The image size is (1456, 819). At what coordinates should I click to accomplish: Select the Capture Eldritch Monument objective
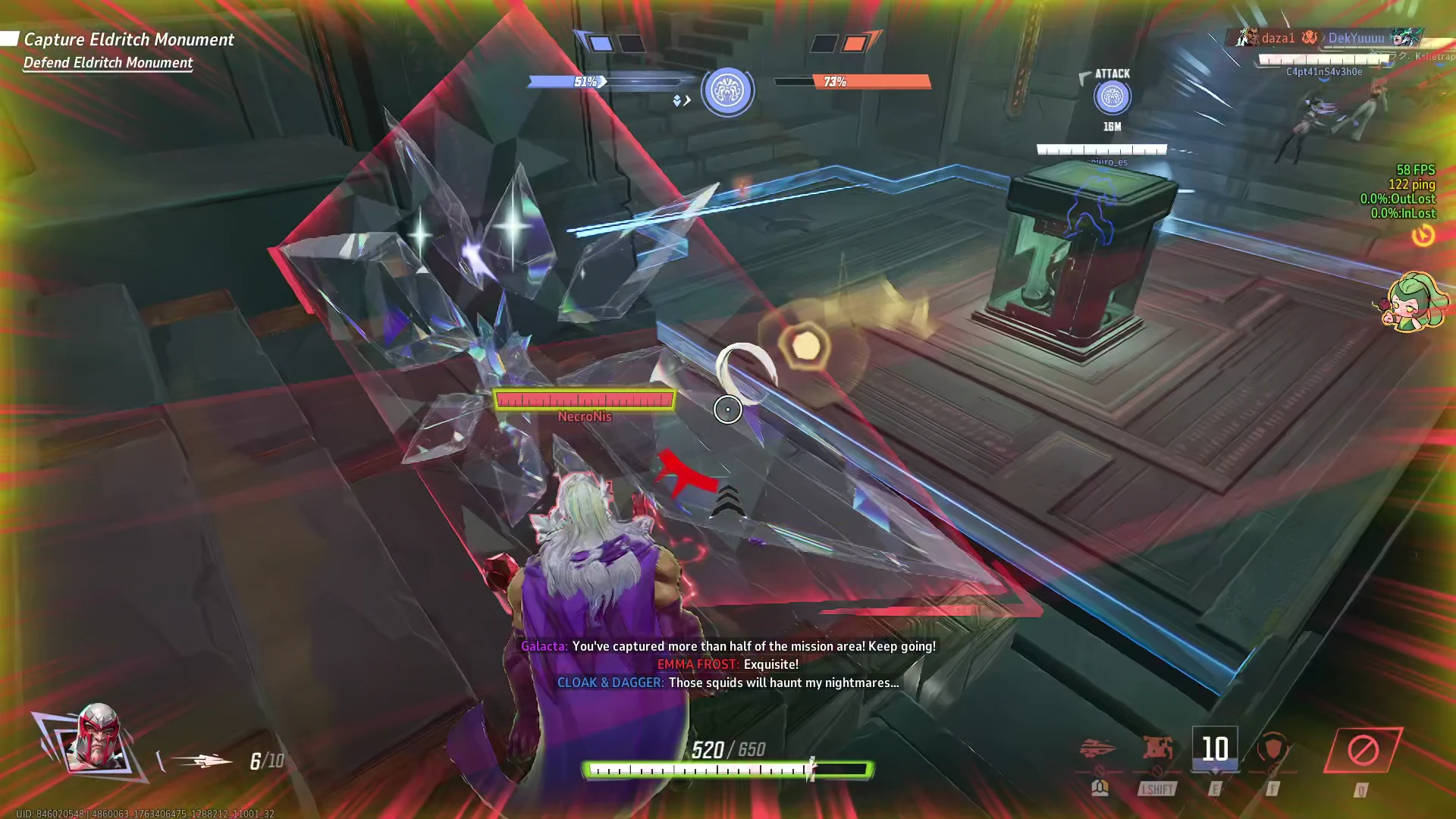(x=128, y=39)
